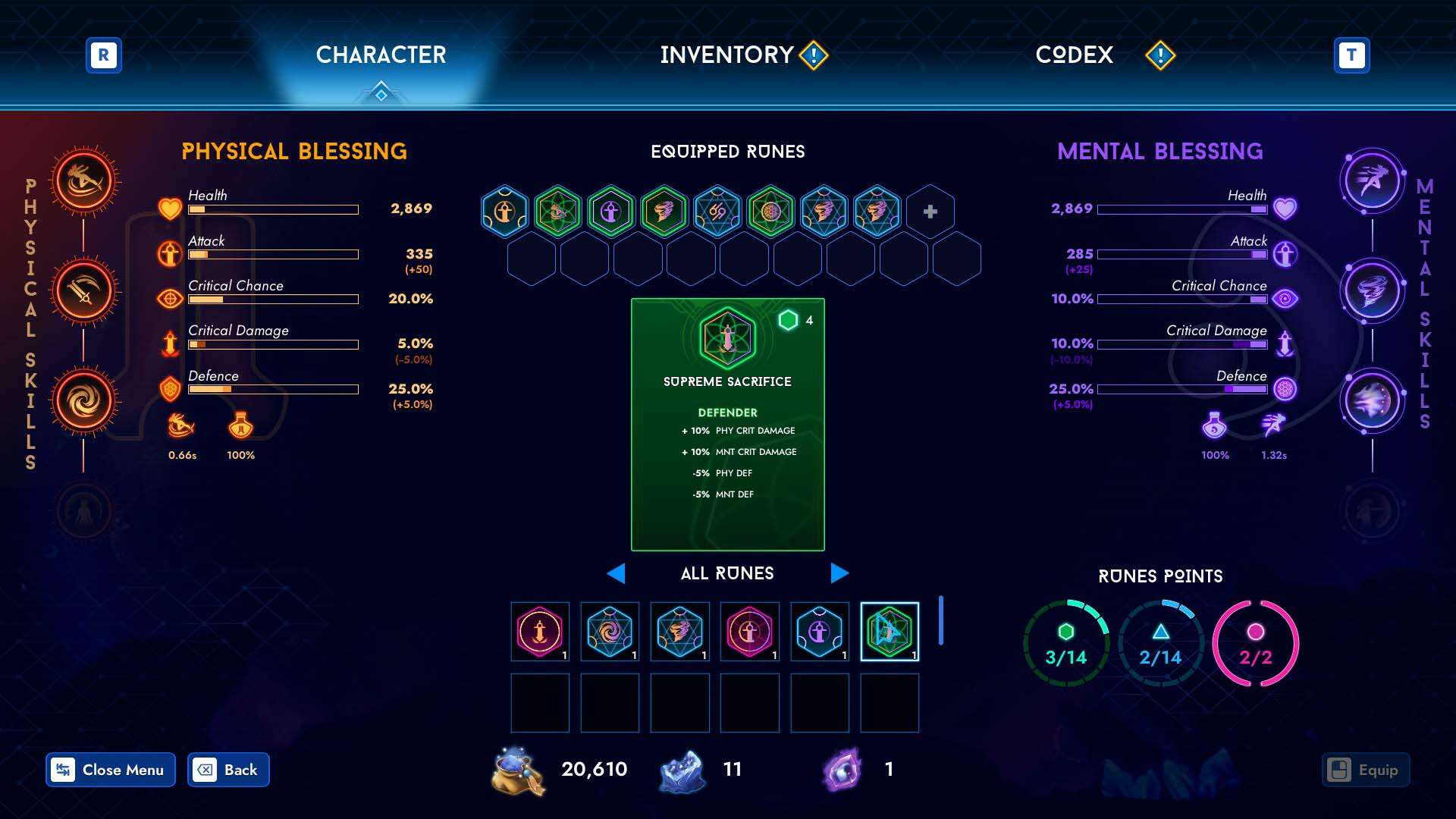Open the top mental skill running figure icon

[x=1372, y=181]
